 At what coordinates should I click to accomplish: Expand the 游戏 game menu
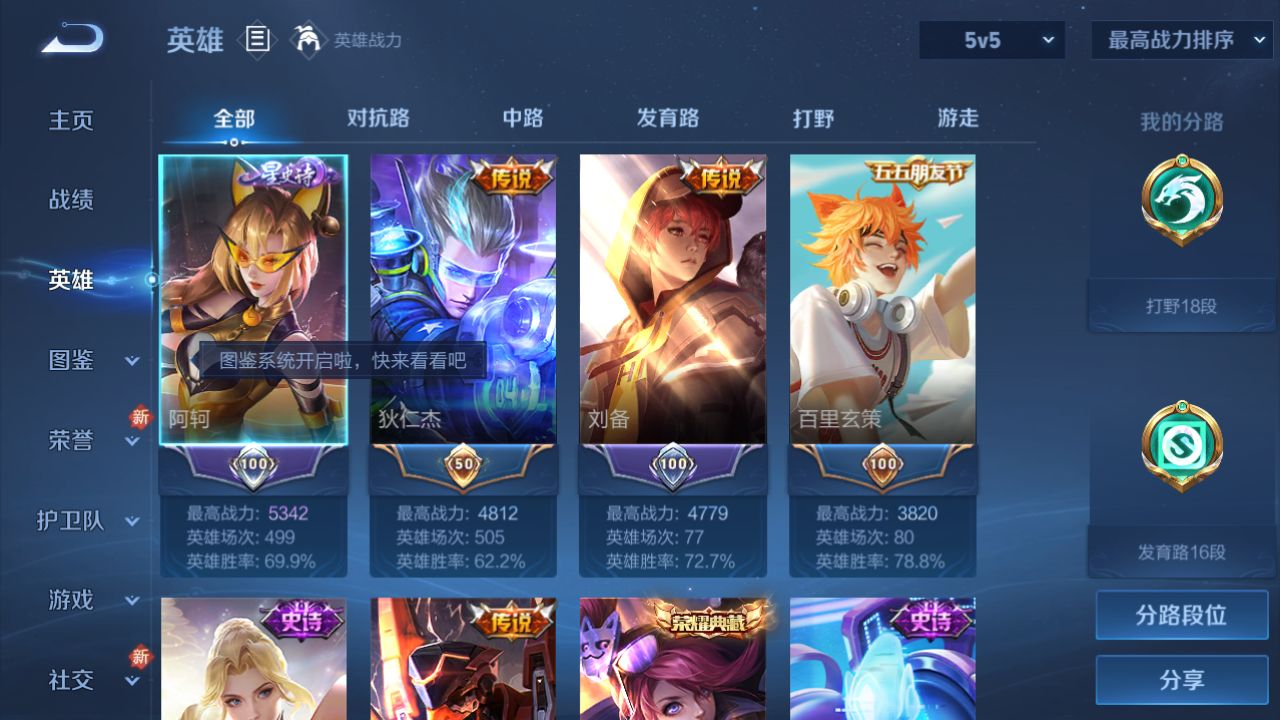click(x=88, y=600)
